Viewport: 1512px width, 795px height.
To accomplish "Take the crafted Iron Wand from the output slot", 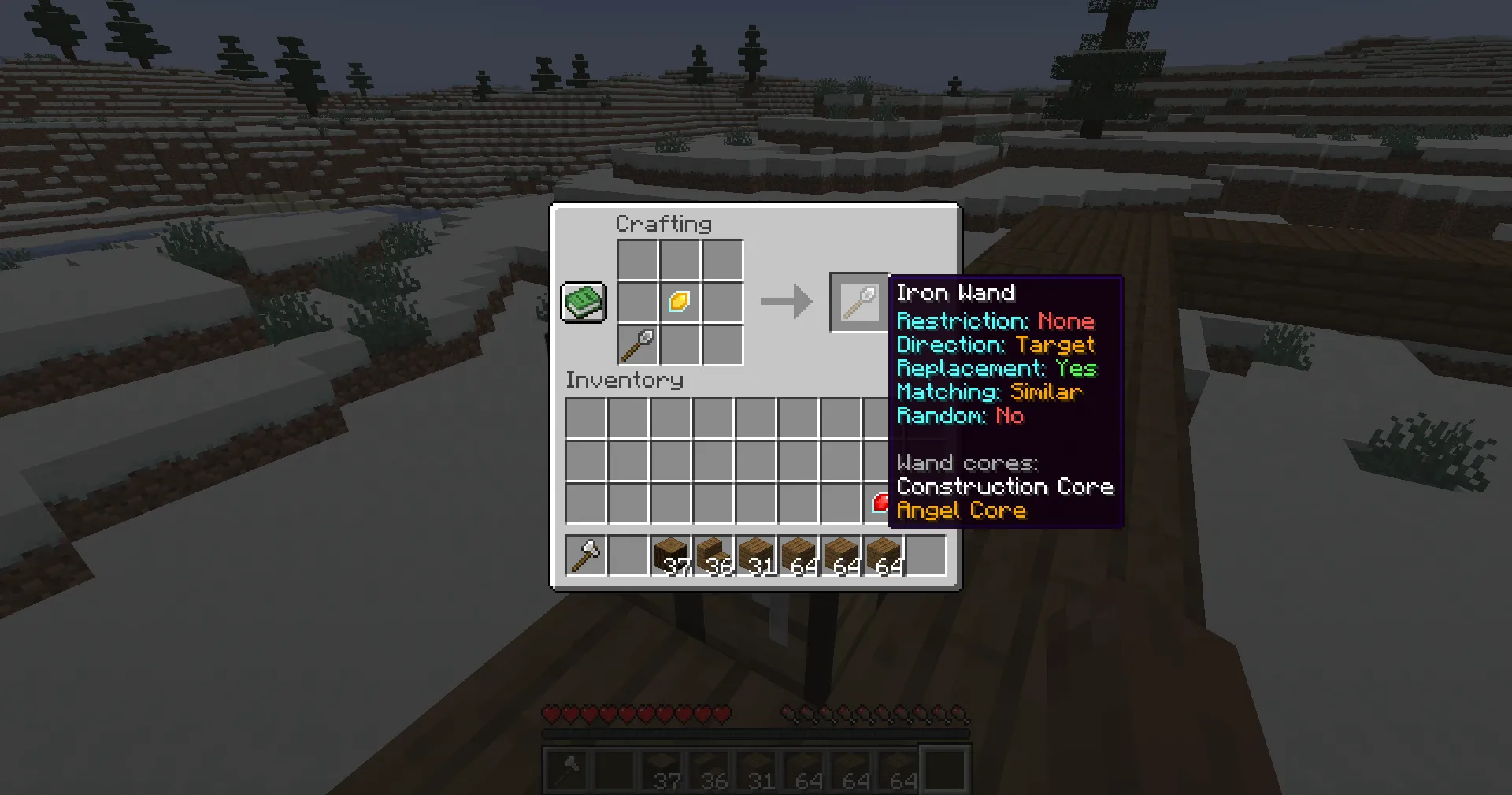I will pyautogui.click(x=858, y=301).
